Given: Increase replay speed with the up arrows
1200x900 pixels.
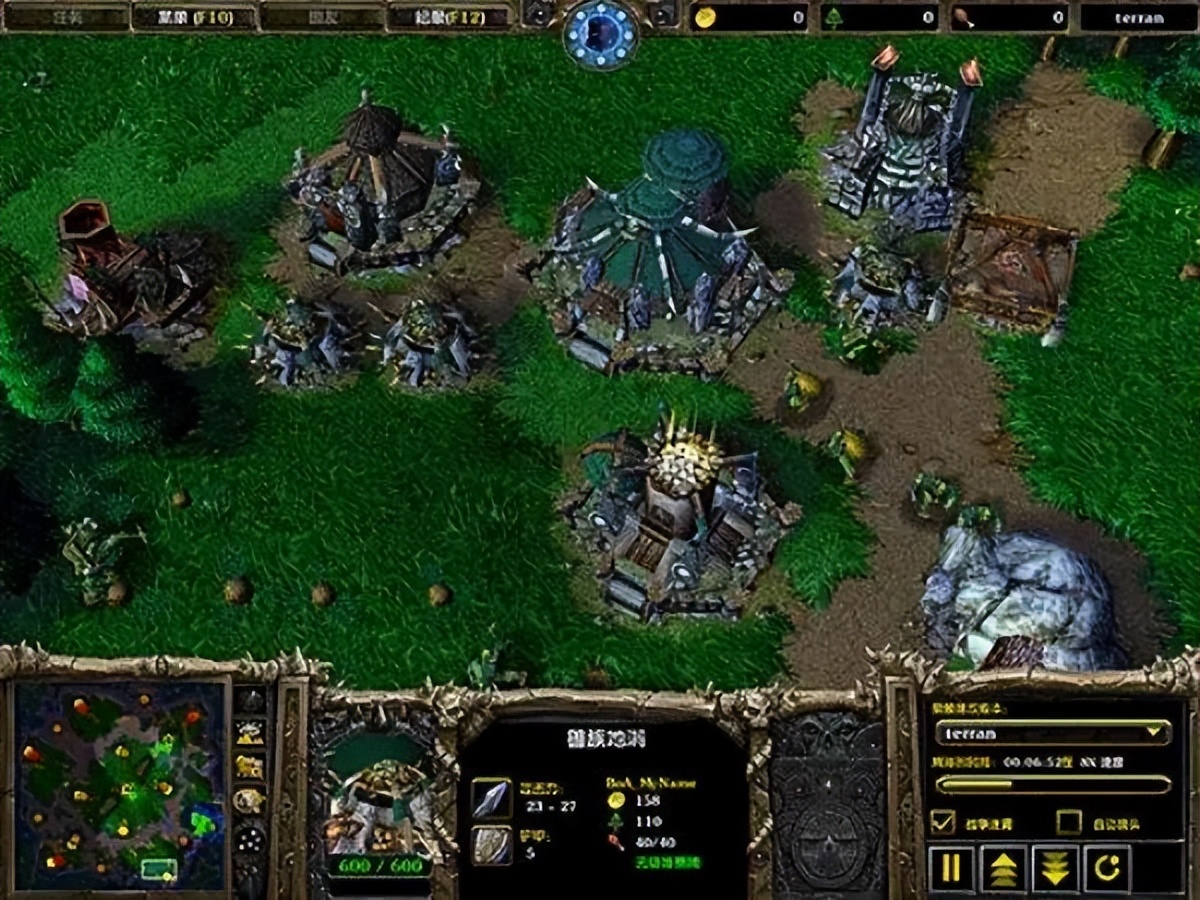Looking at the screenshot, I should click(x=1003, y=868).
